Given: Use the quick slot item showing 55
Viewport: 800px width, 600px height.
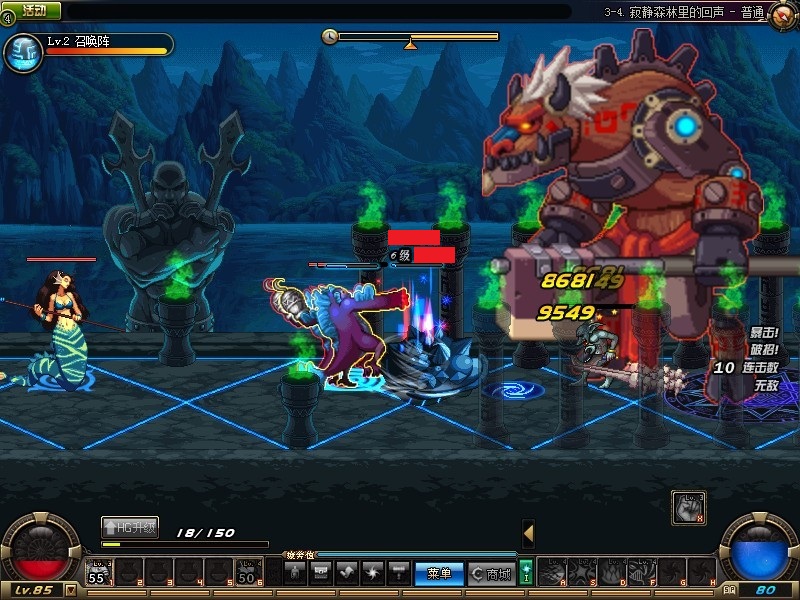Looking at the screenshot, I should click(x=99, y=572).
